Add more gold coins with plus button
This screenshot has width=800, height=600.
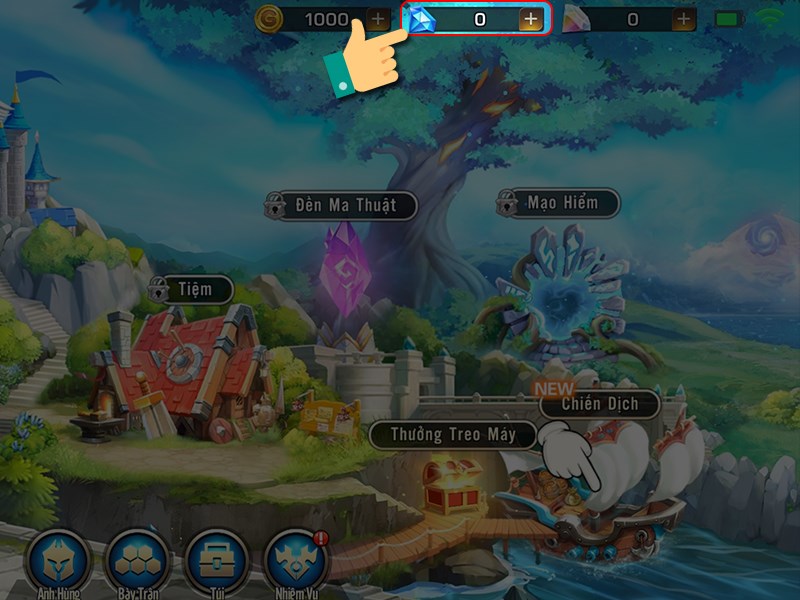click(x=377, y=19)
